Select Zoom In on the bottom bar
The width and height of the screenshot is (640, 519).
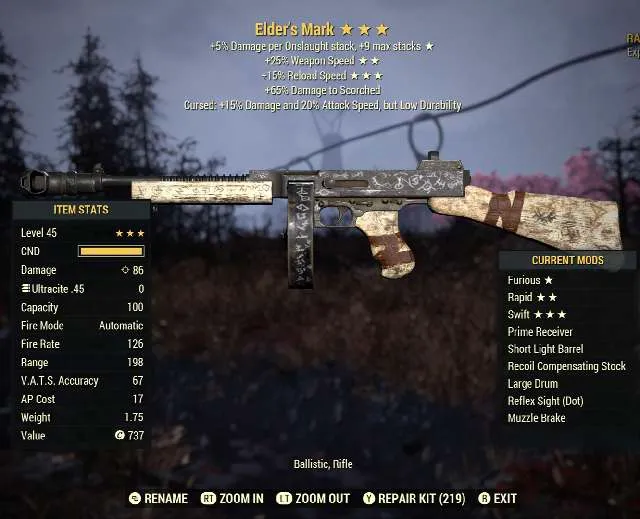232,498
